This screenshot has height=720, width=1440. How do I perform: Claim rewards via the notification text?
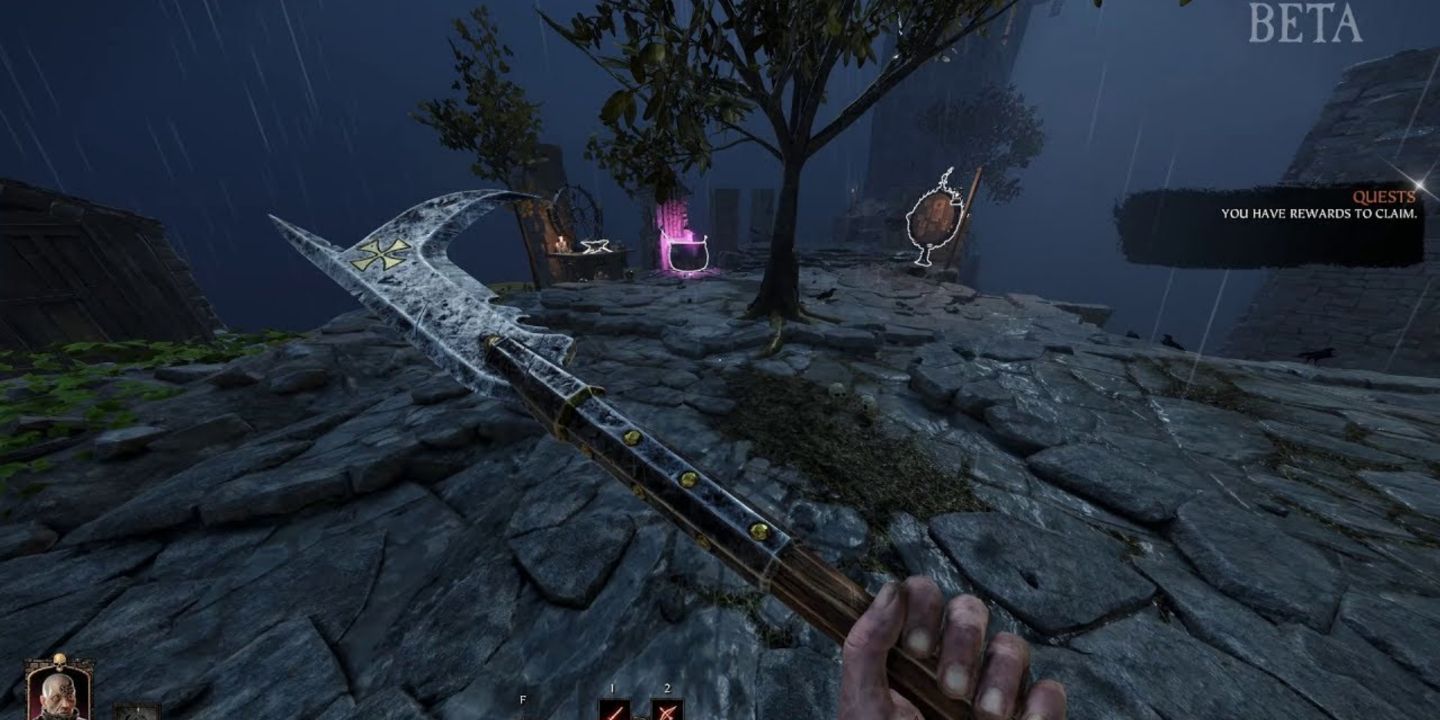tap(1320, 213)
